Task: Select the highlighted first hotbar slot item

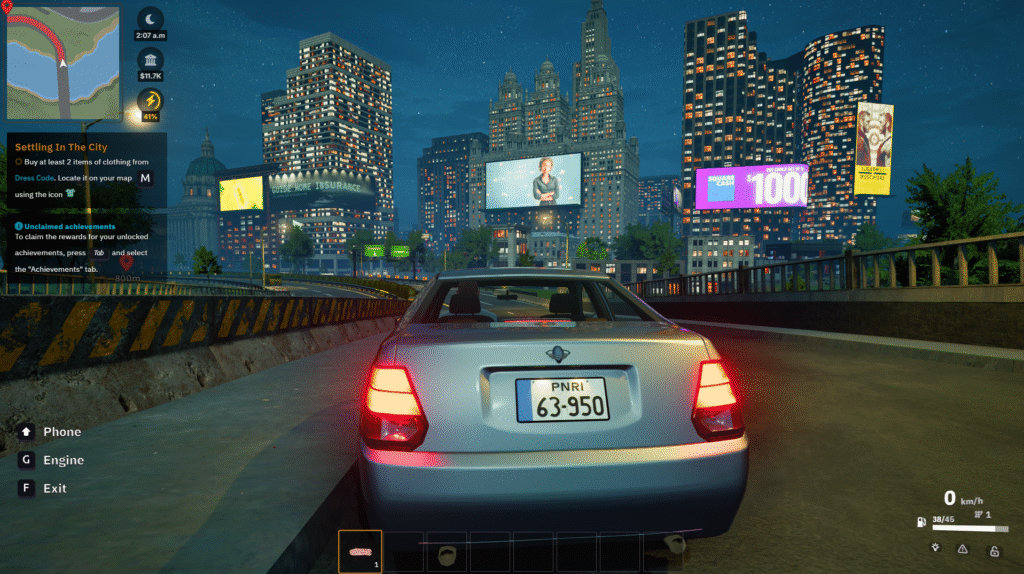Action: tap(360, 551)
